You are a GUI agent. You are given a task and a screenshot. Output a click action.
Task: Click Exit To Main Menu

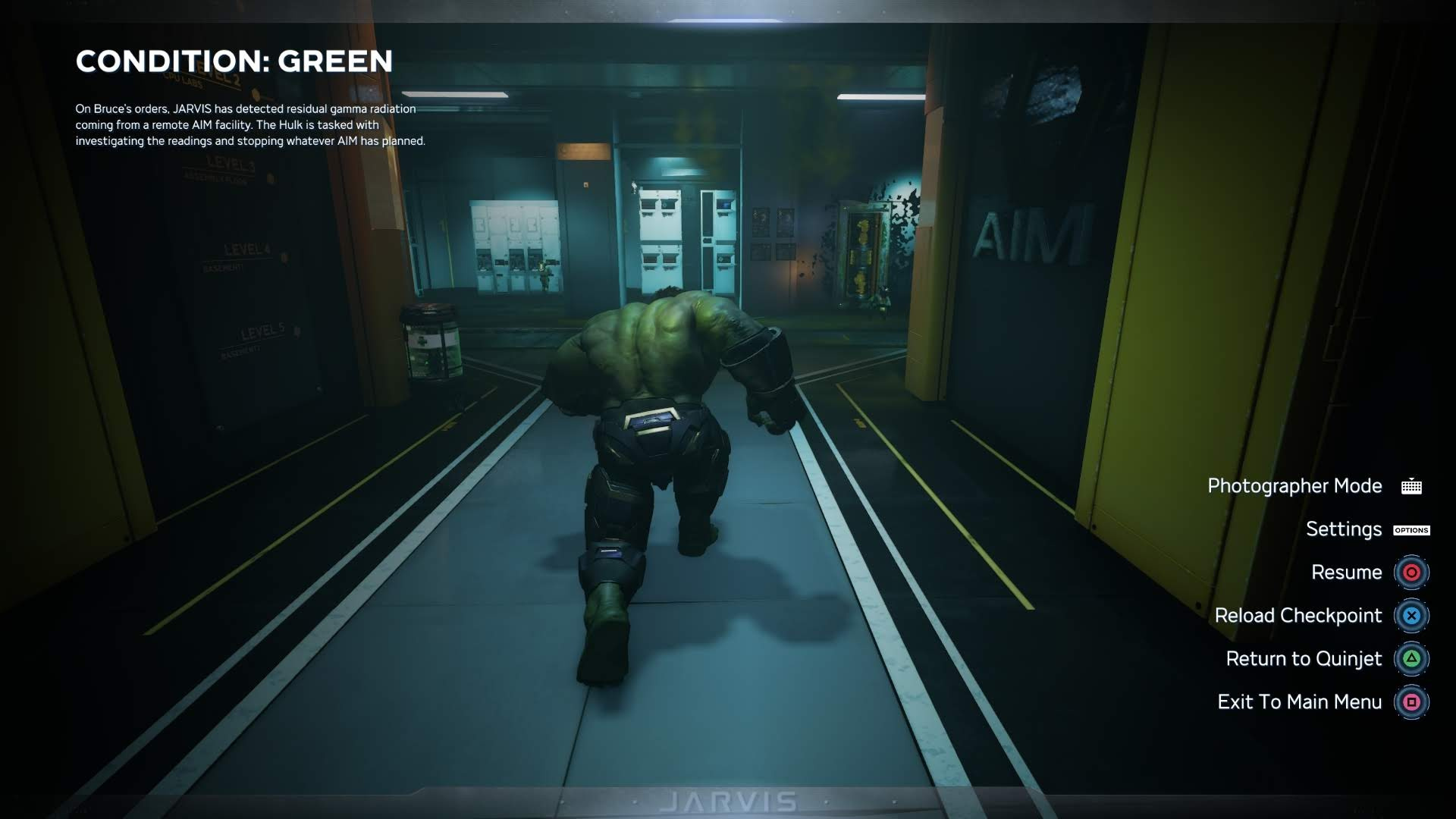point(1300,702)
